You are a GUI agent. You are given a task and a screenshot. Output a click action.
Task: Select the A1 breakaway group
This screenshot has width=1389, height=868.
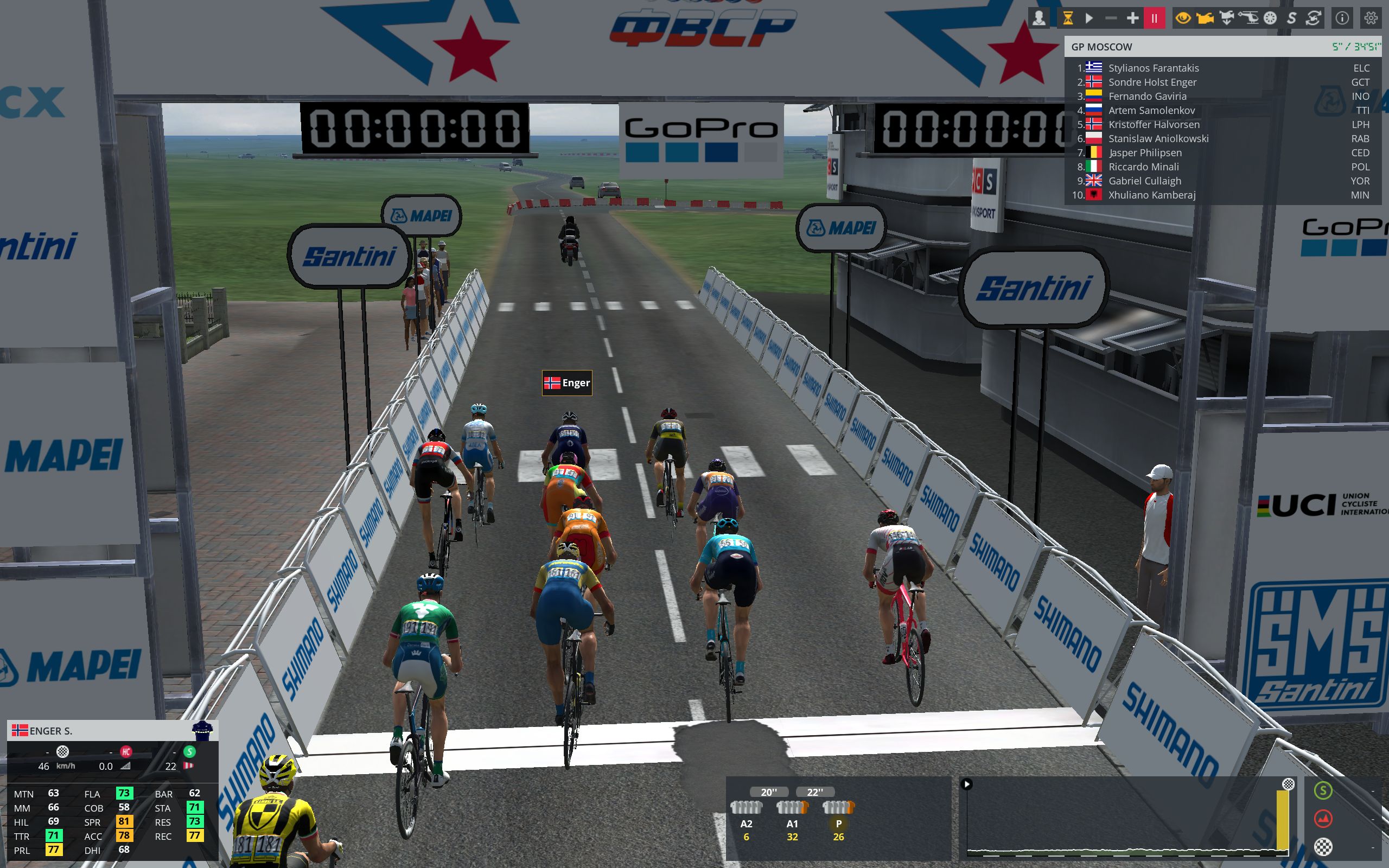coord(792,815)
